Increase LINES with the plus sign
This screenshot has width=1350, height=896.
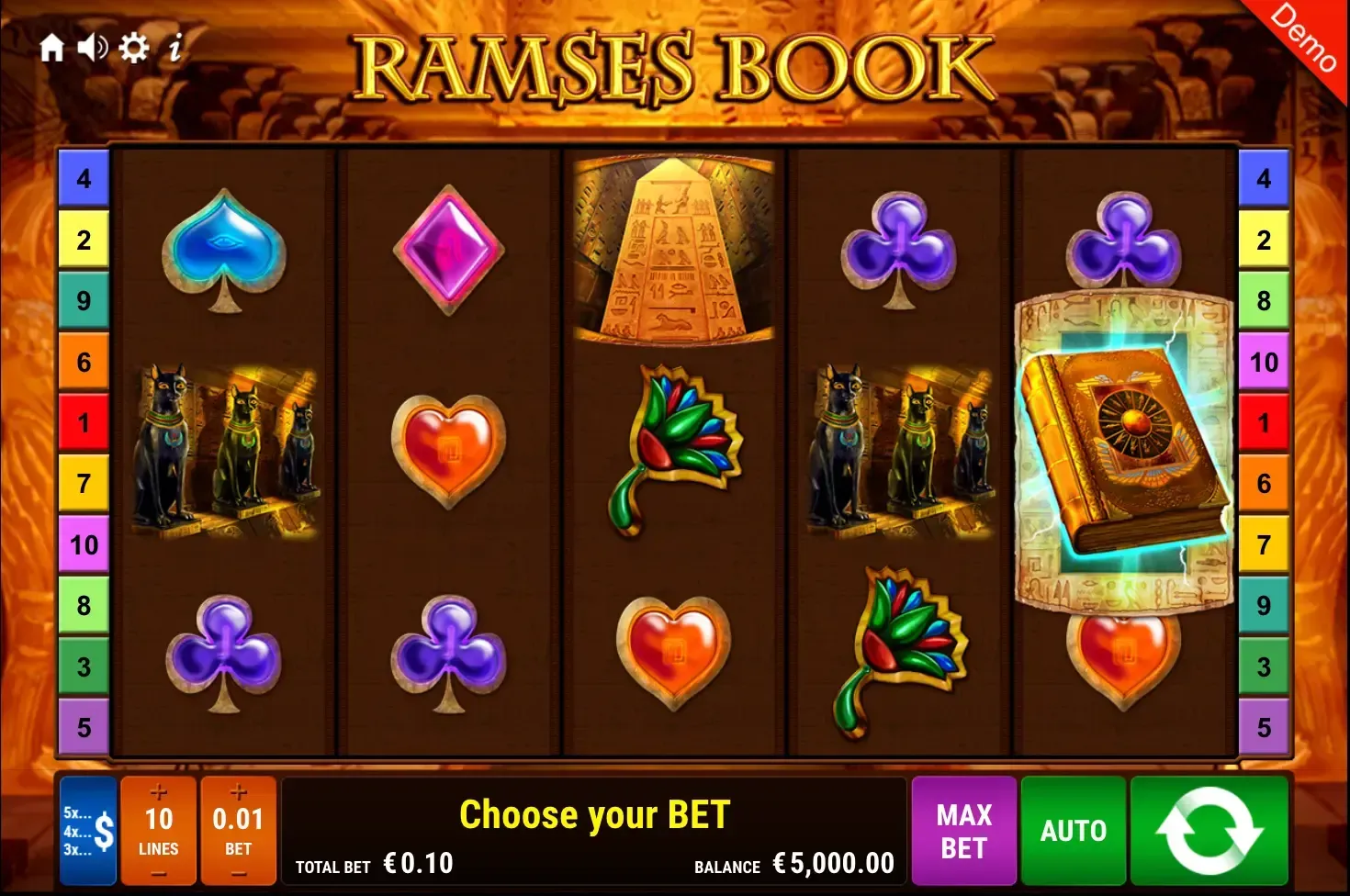[x=158, y=791]
